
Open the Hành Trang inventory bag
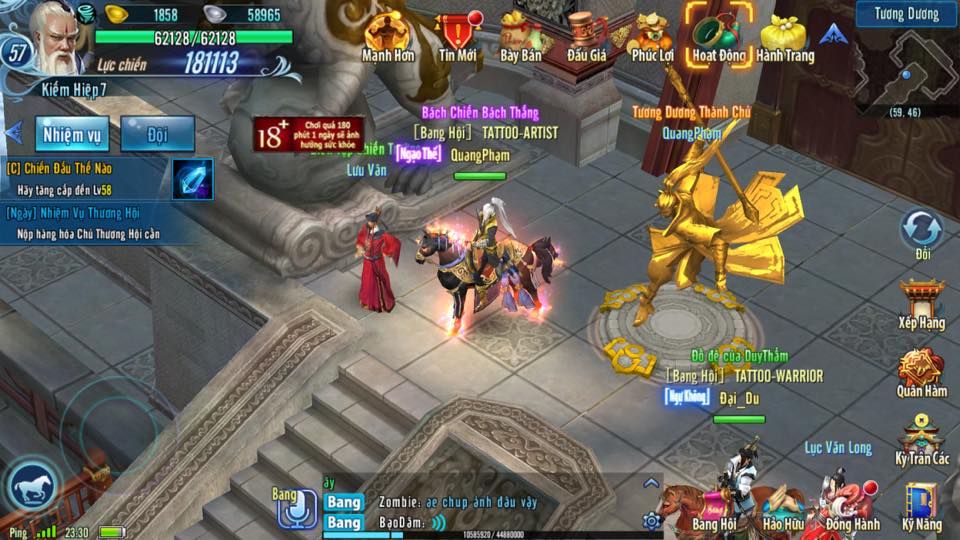785,36
